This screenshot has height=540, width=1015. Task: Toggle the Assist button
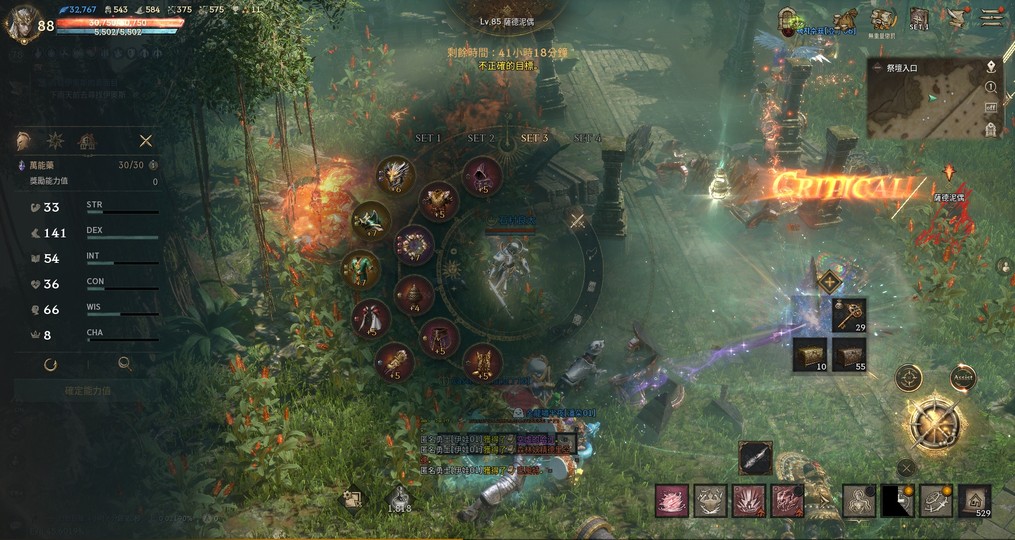963,378
